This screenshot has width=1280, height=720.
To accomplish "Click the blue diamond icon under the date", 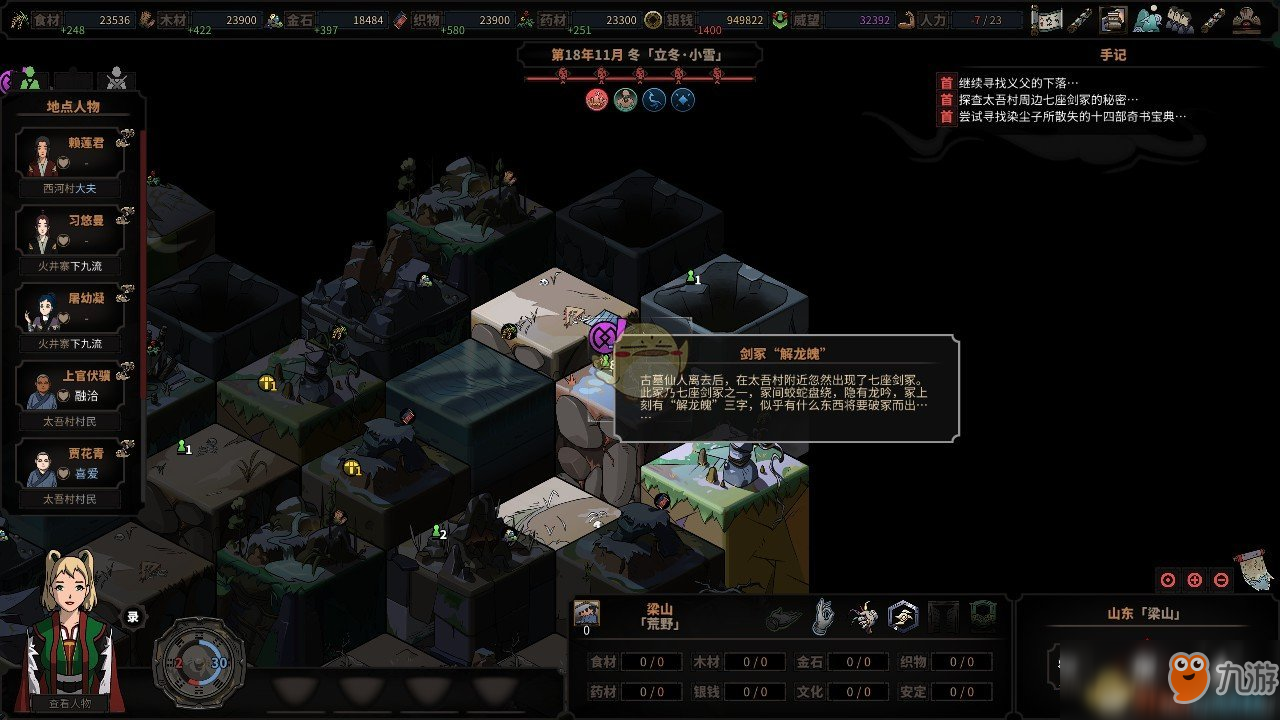I will click(x=683, y=99).
